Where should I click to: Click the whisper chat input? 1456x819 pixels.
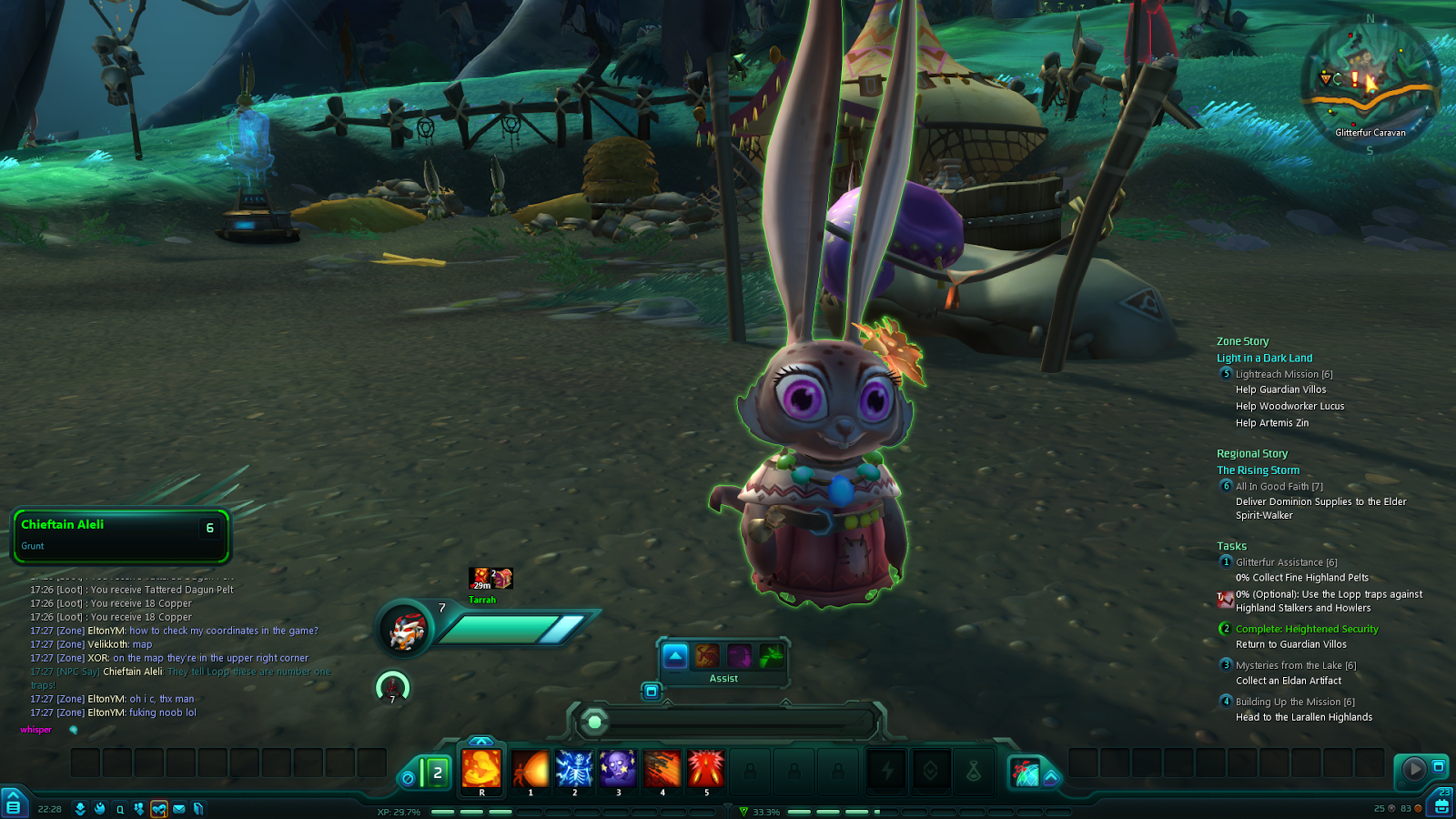36,730
